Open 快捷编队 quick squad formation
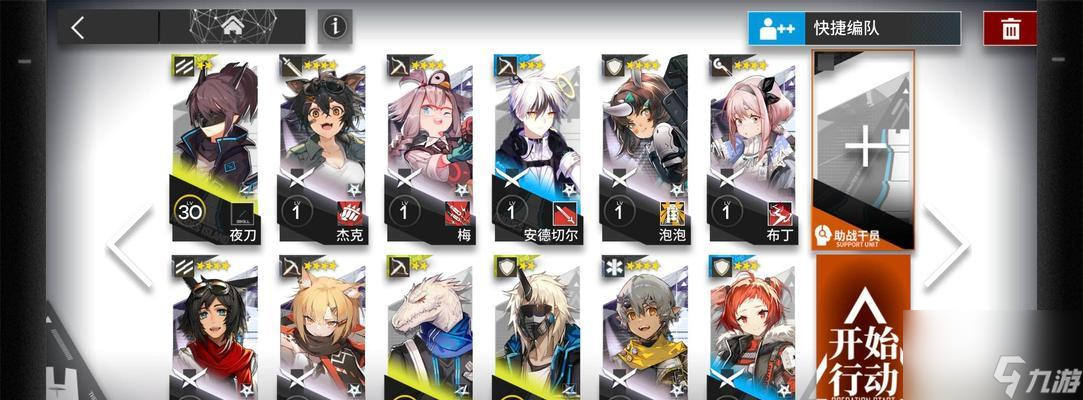Image resolution: width=1083 pixels, height=400 pixels. pyautogui.click(x=854, y=28)
